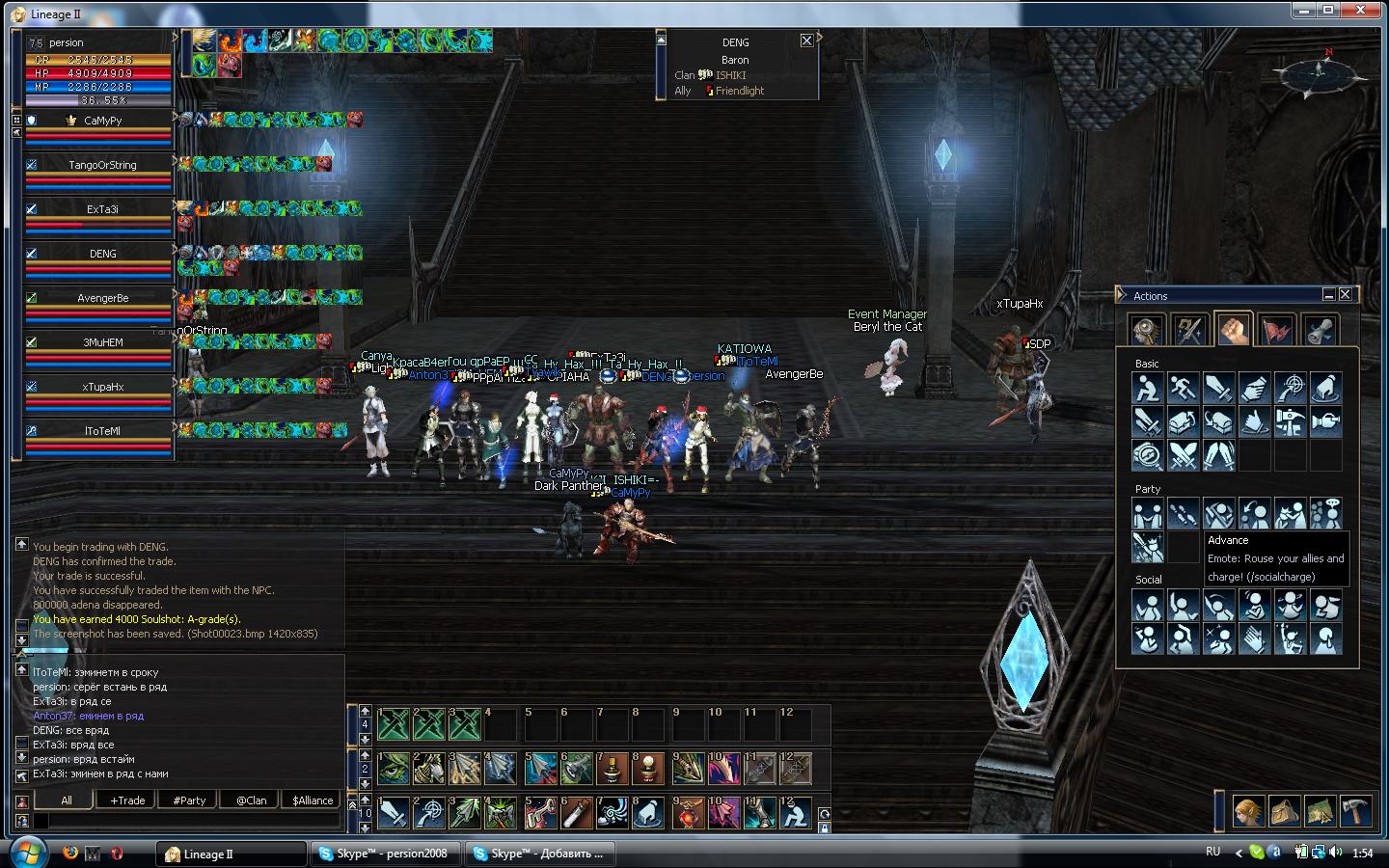
Task: Use the Sit/Stand kneeling figure action
Action: tap(1147, 389)
